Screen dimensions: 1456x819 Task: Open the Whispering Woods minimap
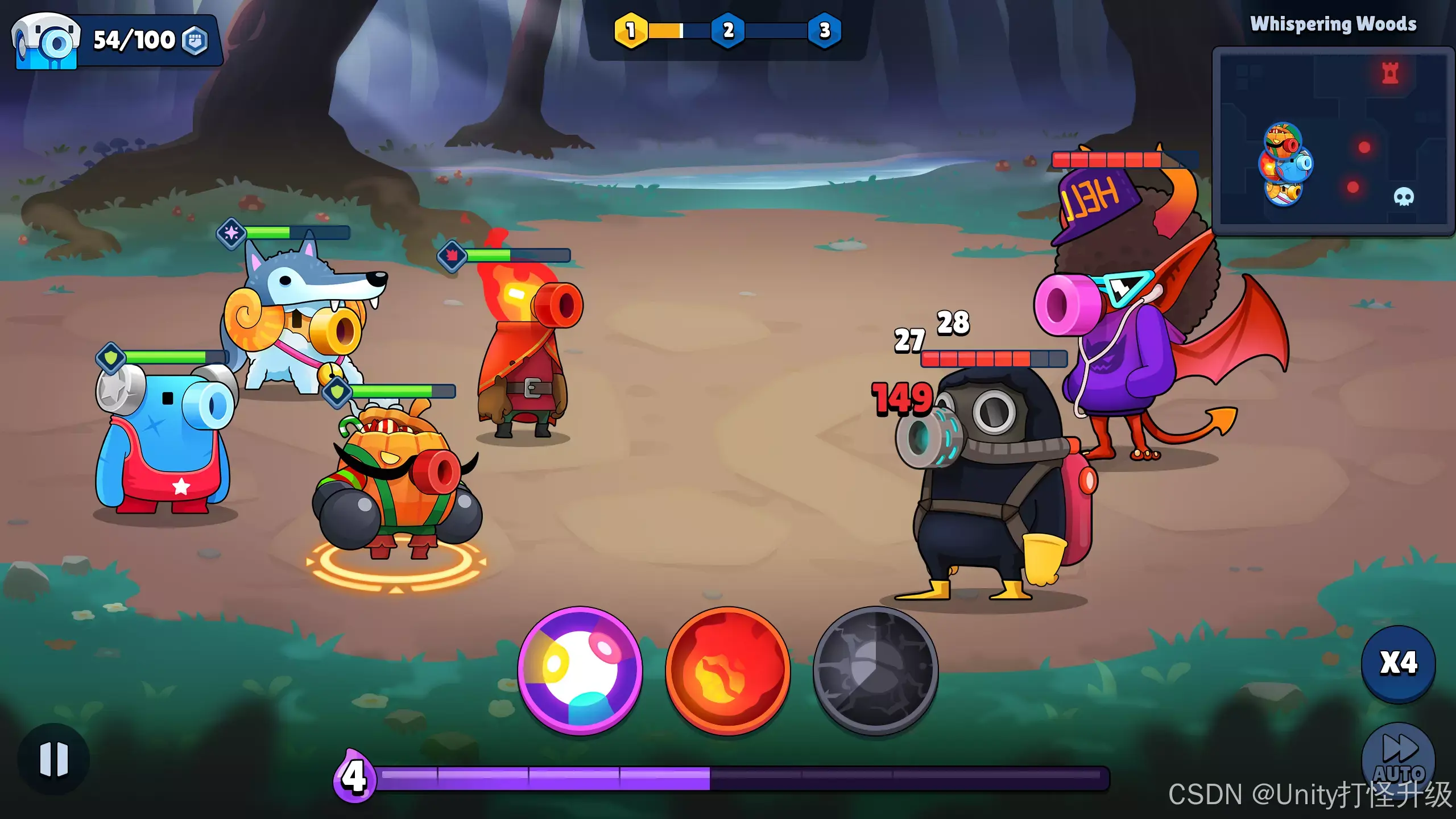[1332, 141]
